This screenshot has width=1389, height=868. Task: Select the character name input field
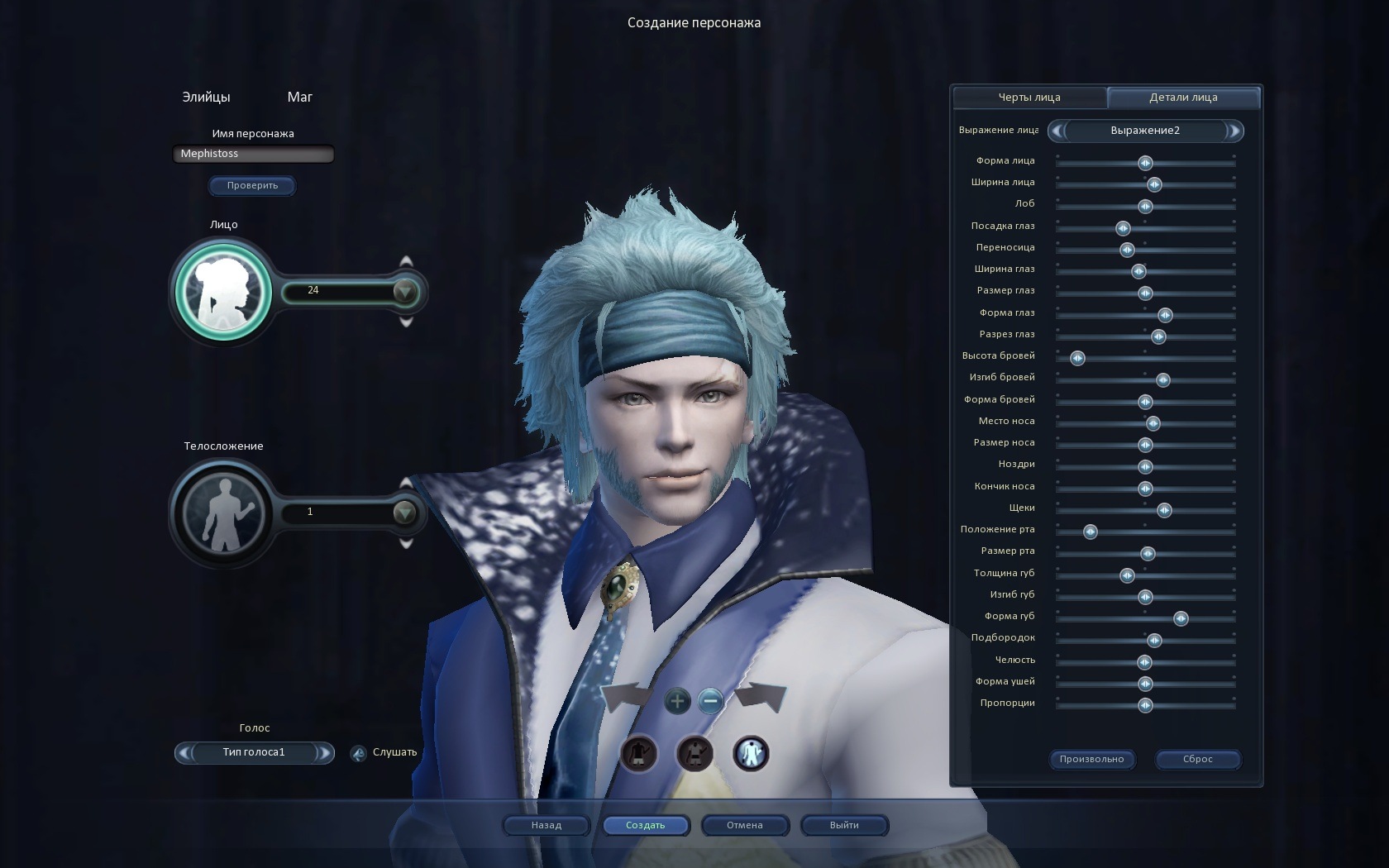pos(253,154)
